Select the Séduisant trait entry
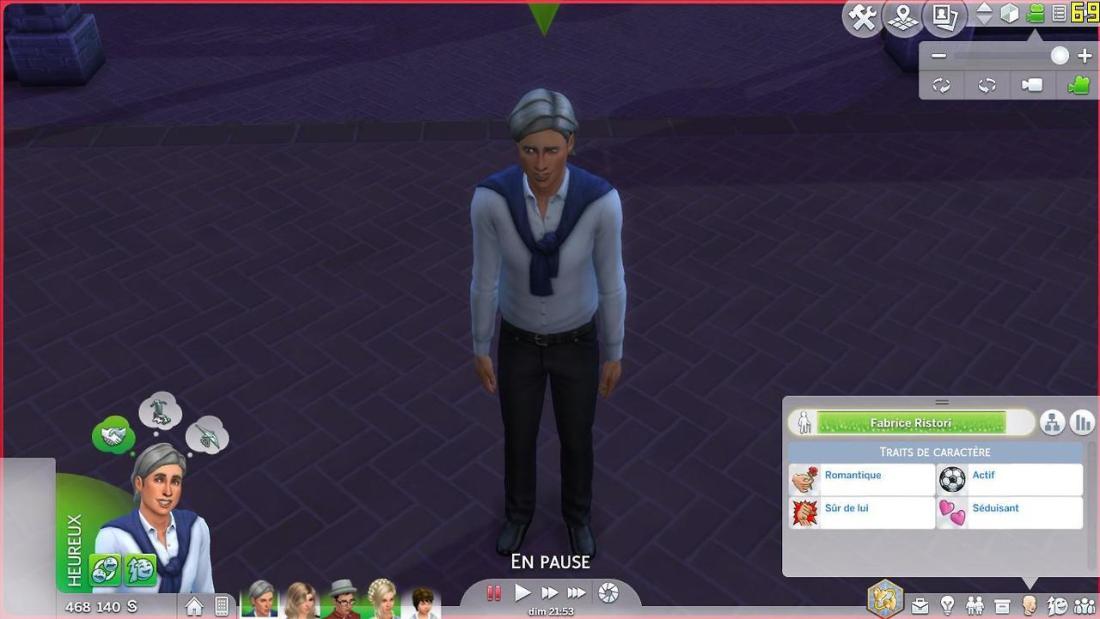This screenshot has height=619, width=1100. coord(1009,513)
